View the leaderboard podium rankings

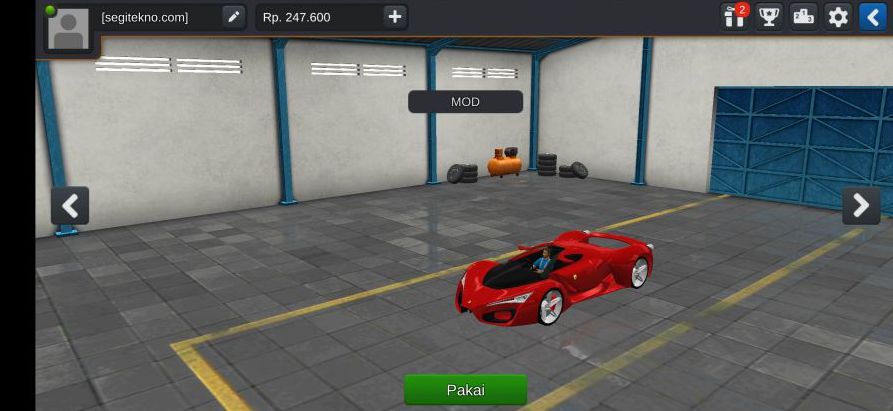804,17
